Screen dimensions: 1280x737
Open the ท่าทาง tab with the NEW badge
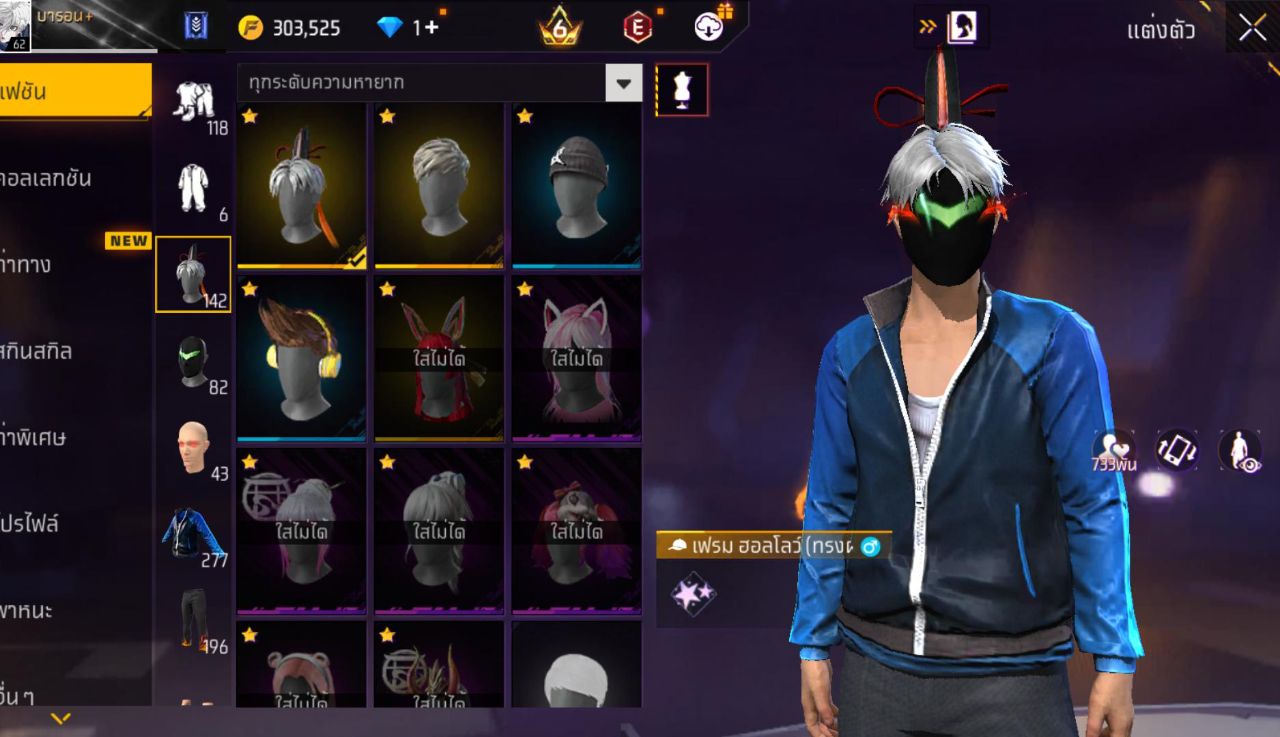point(60,265)
